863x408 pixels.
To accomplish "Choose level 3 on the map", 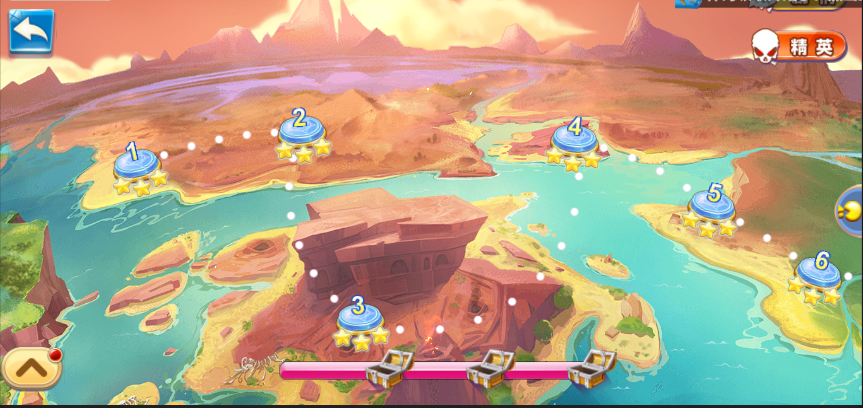I will [359, 318].
